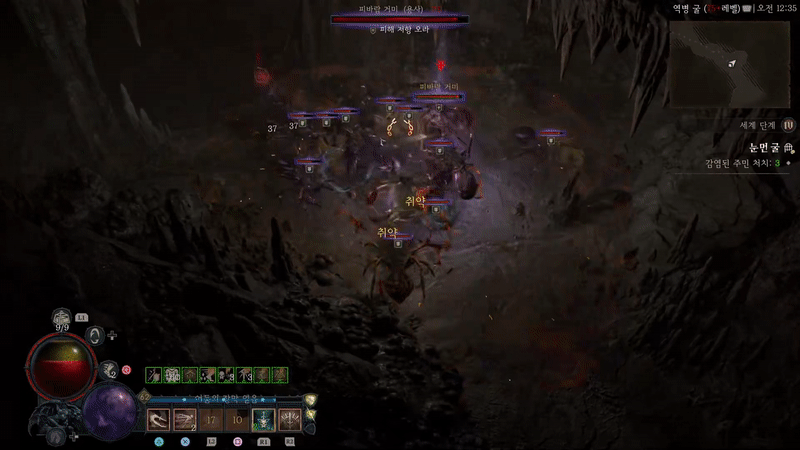Activate the second skill slot showing charge count 2

(x=185, y=420)
